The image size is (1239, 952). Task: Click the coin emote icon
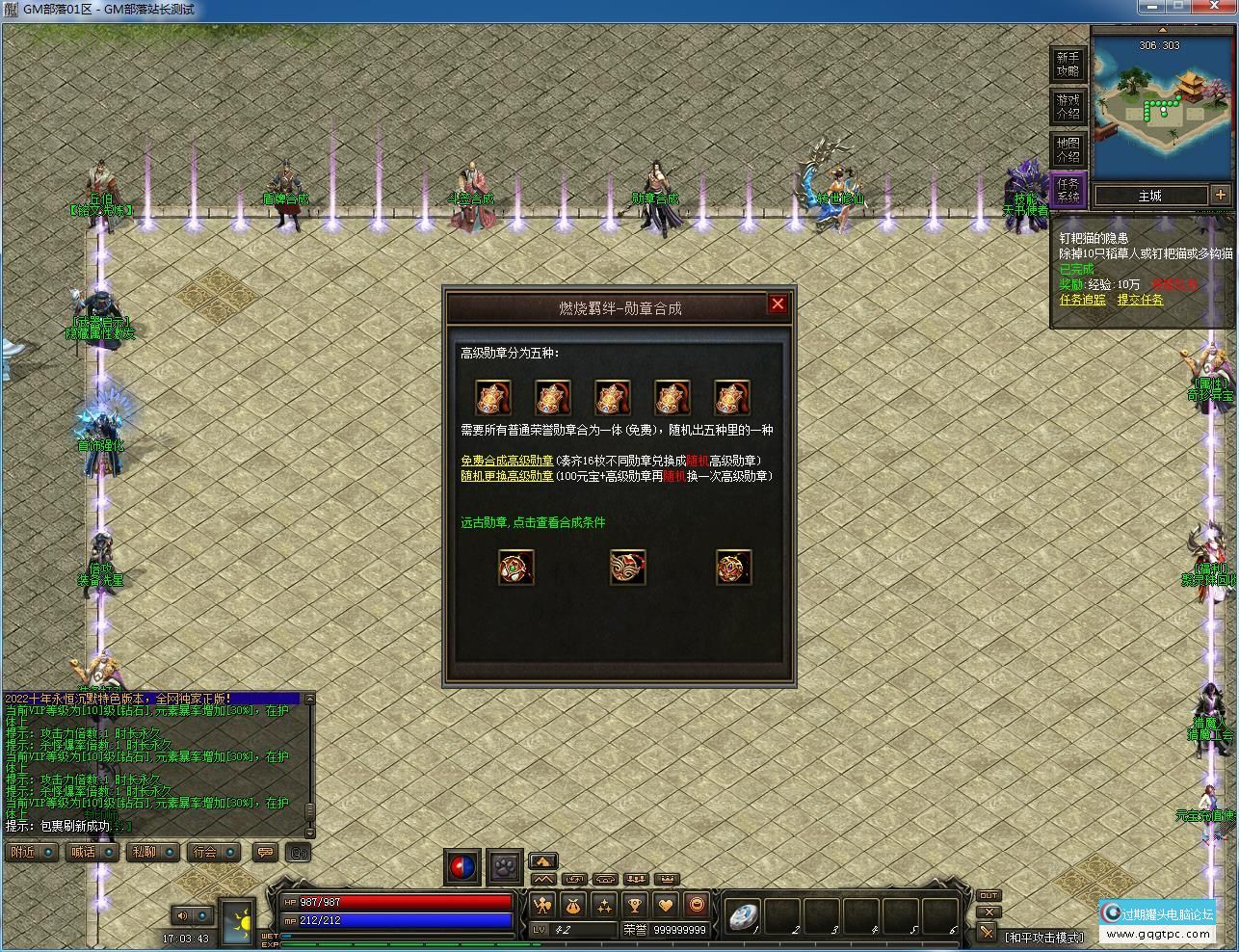tap(697, 905)
